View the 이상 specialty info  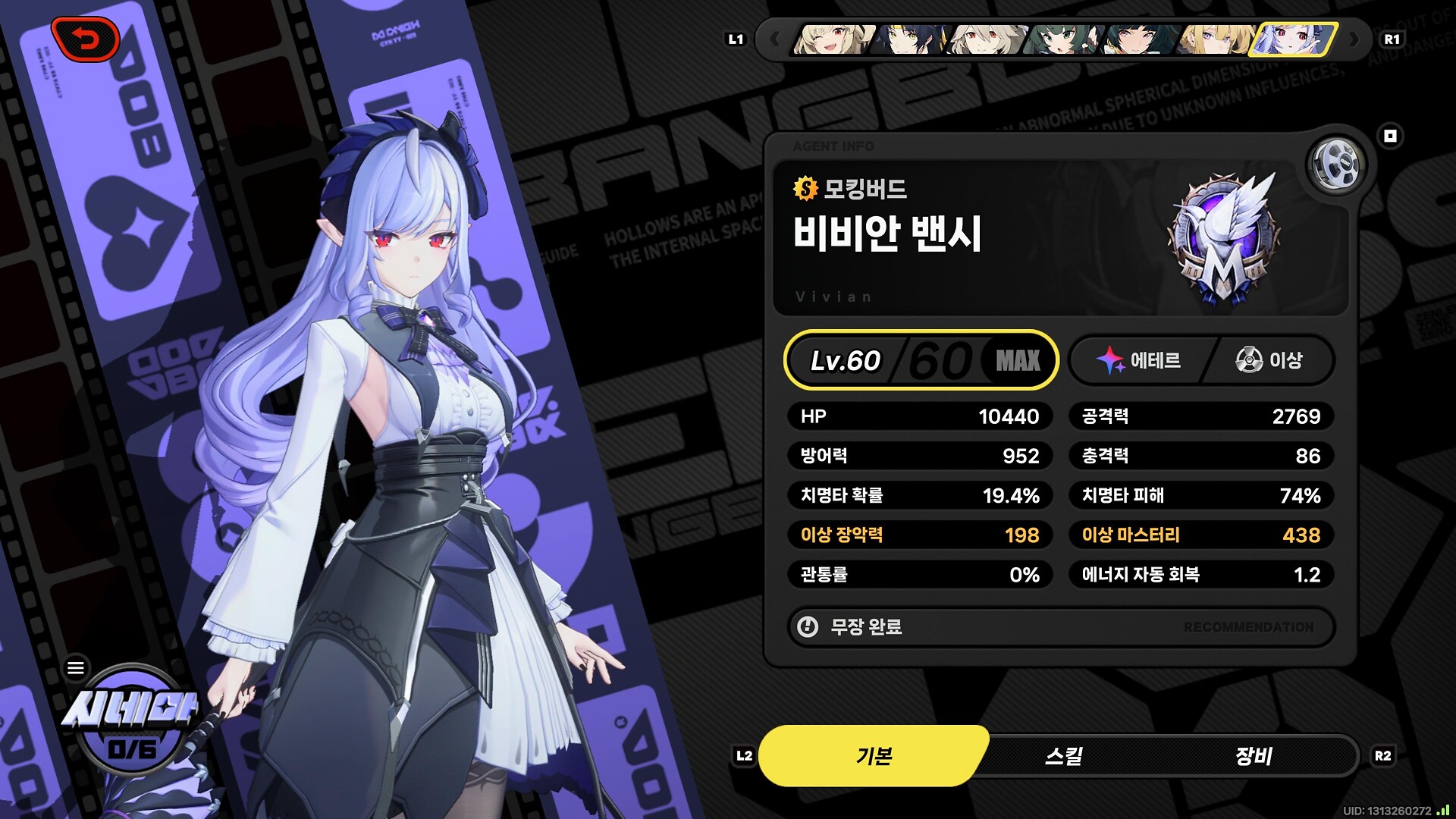1269,360
